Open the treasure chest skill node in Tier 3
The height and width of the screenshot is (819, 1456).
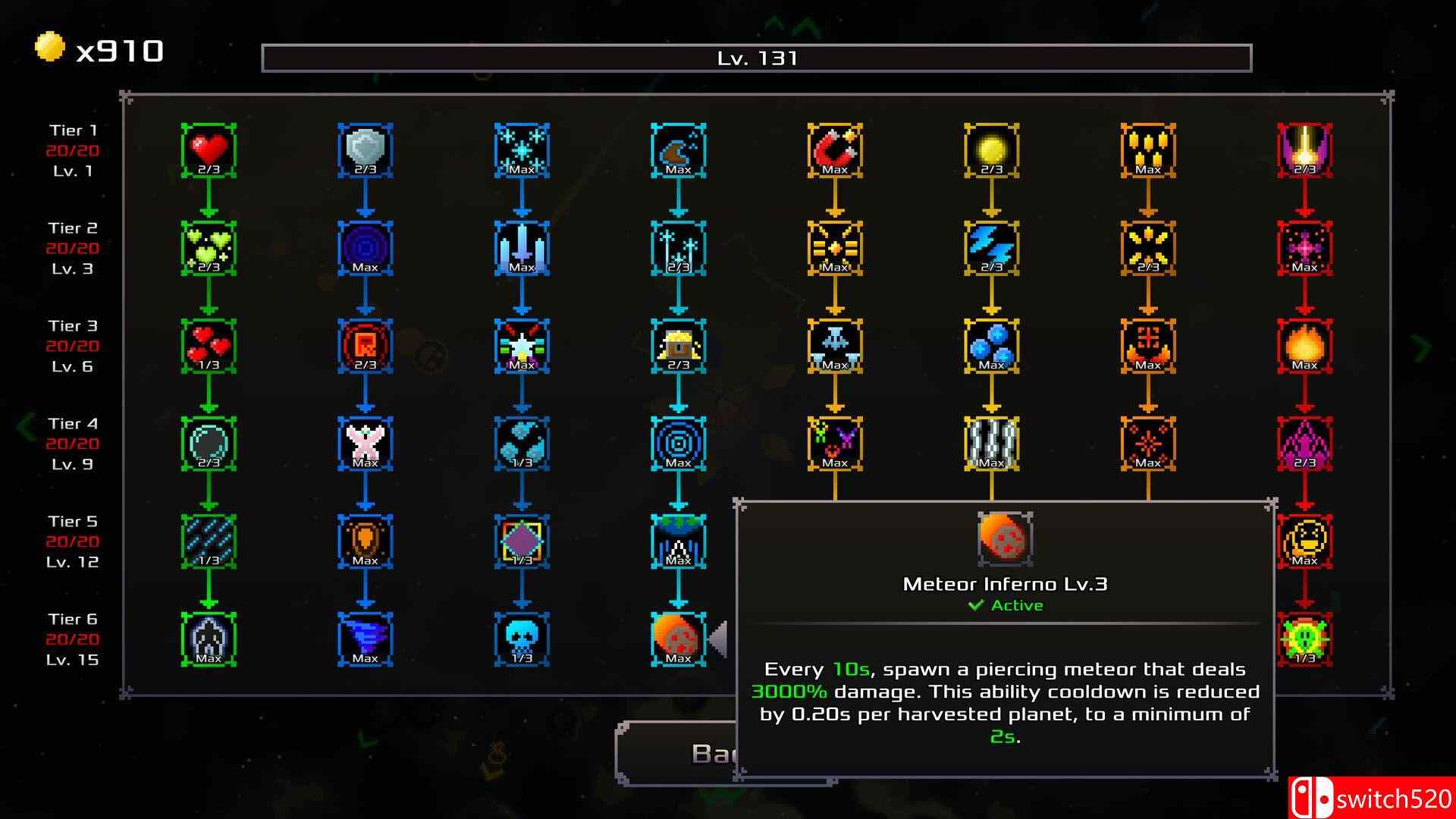[678, 345]
